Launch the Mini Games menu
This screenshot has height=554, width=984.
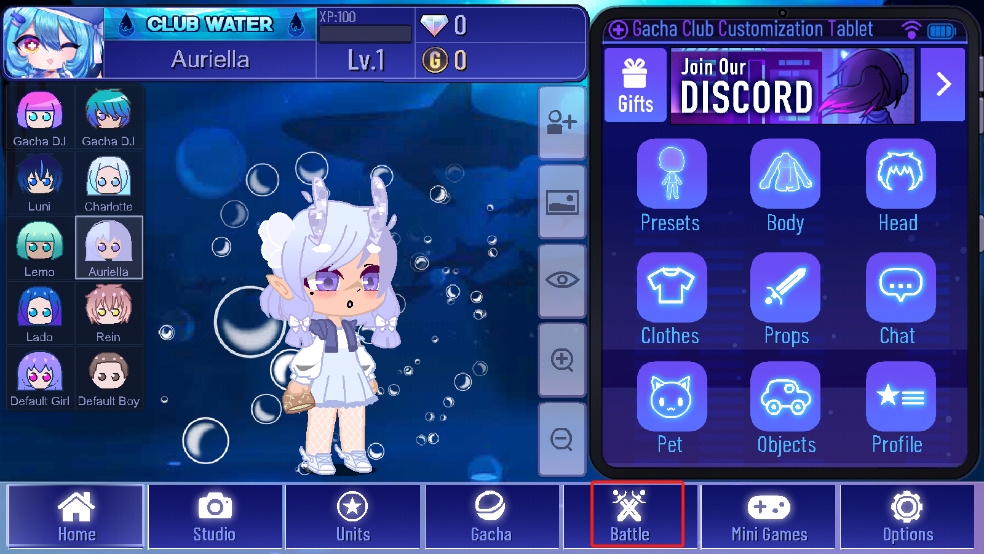pyautogui.click(x=768, y=515)
